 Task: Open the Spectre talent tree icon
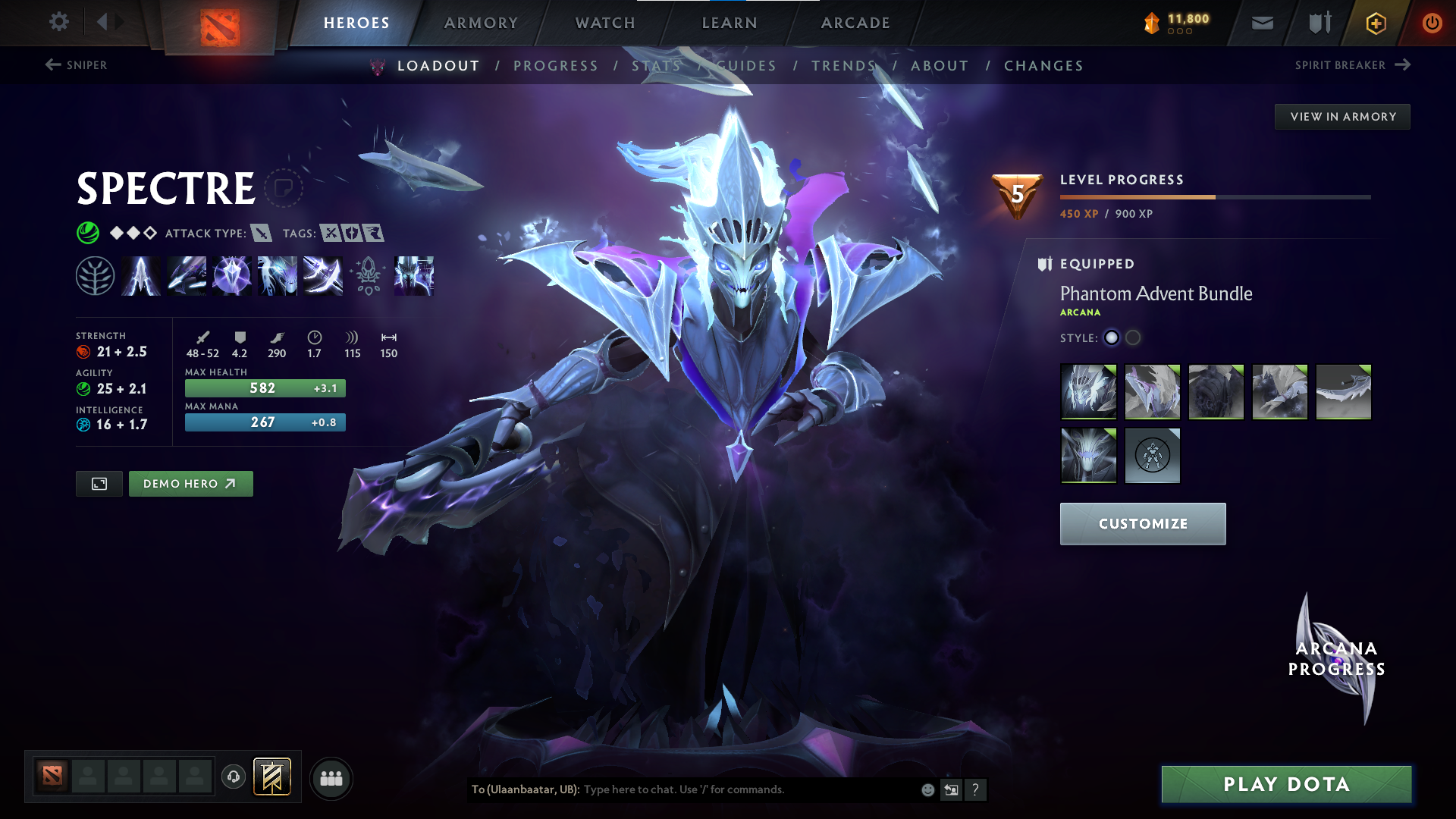tap(96, 275)
